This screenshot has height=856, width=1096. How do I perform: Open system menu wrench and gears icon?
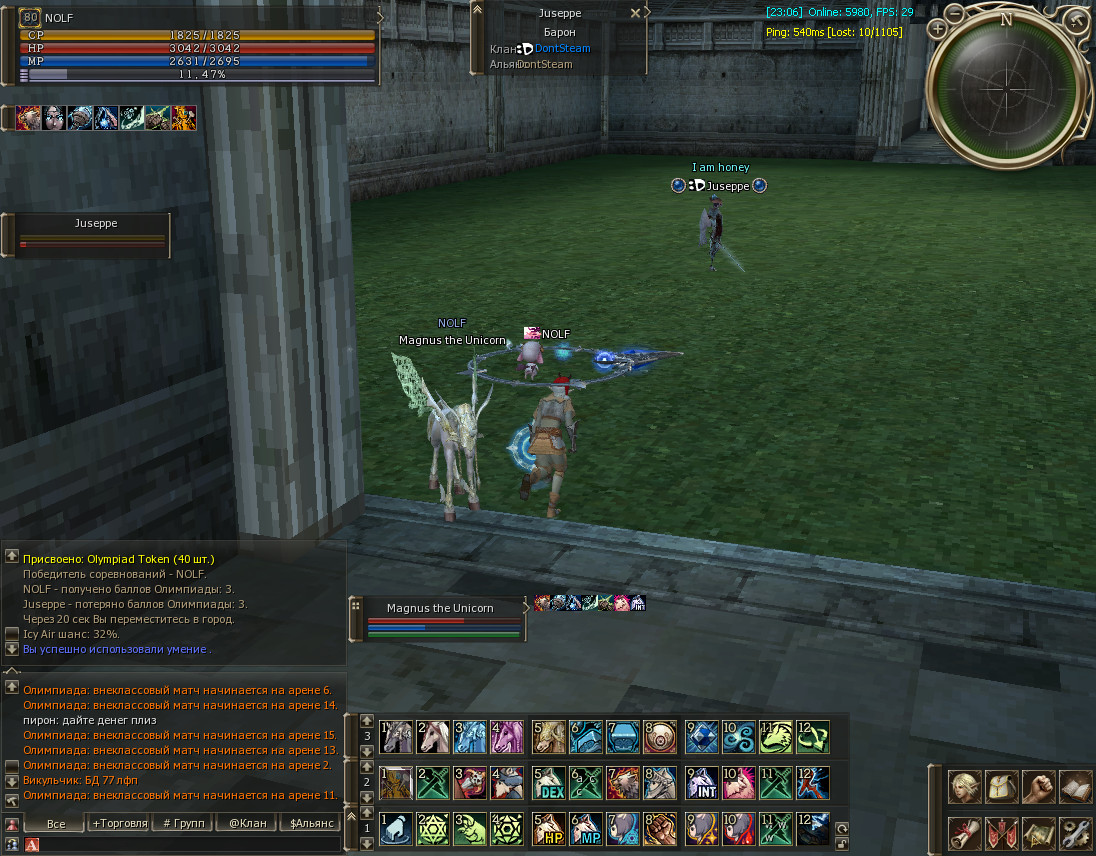point(1075,833)
